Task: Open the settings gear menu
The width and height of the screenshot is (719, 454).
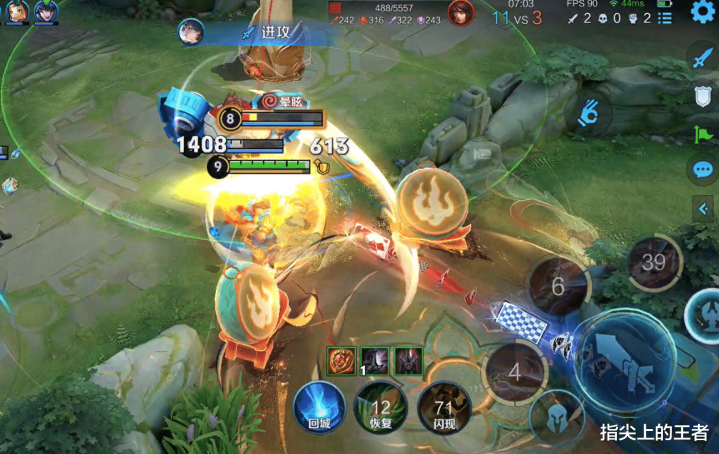Action: (x=703, y=13)
